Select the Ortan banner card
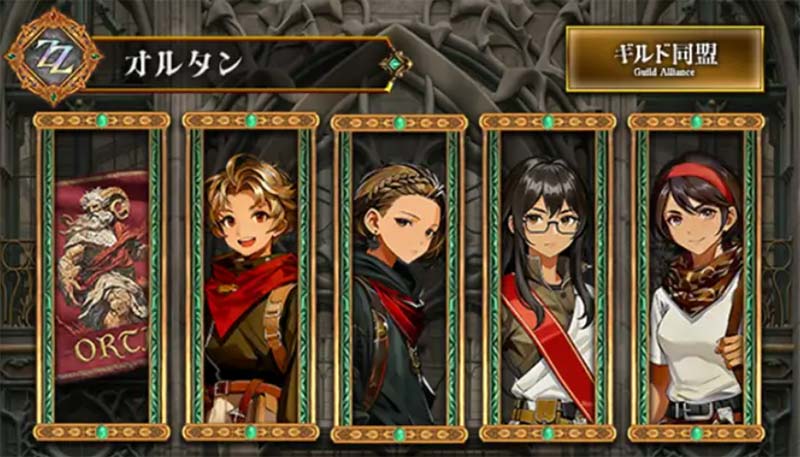Viewport: 800px width, 457px height. point(101,276)
